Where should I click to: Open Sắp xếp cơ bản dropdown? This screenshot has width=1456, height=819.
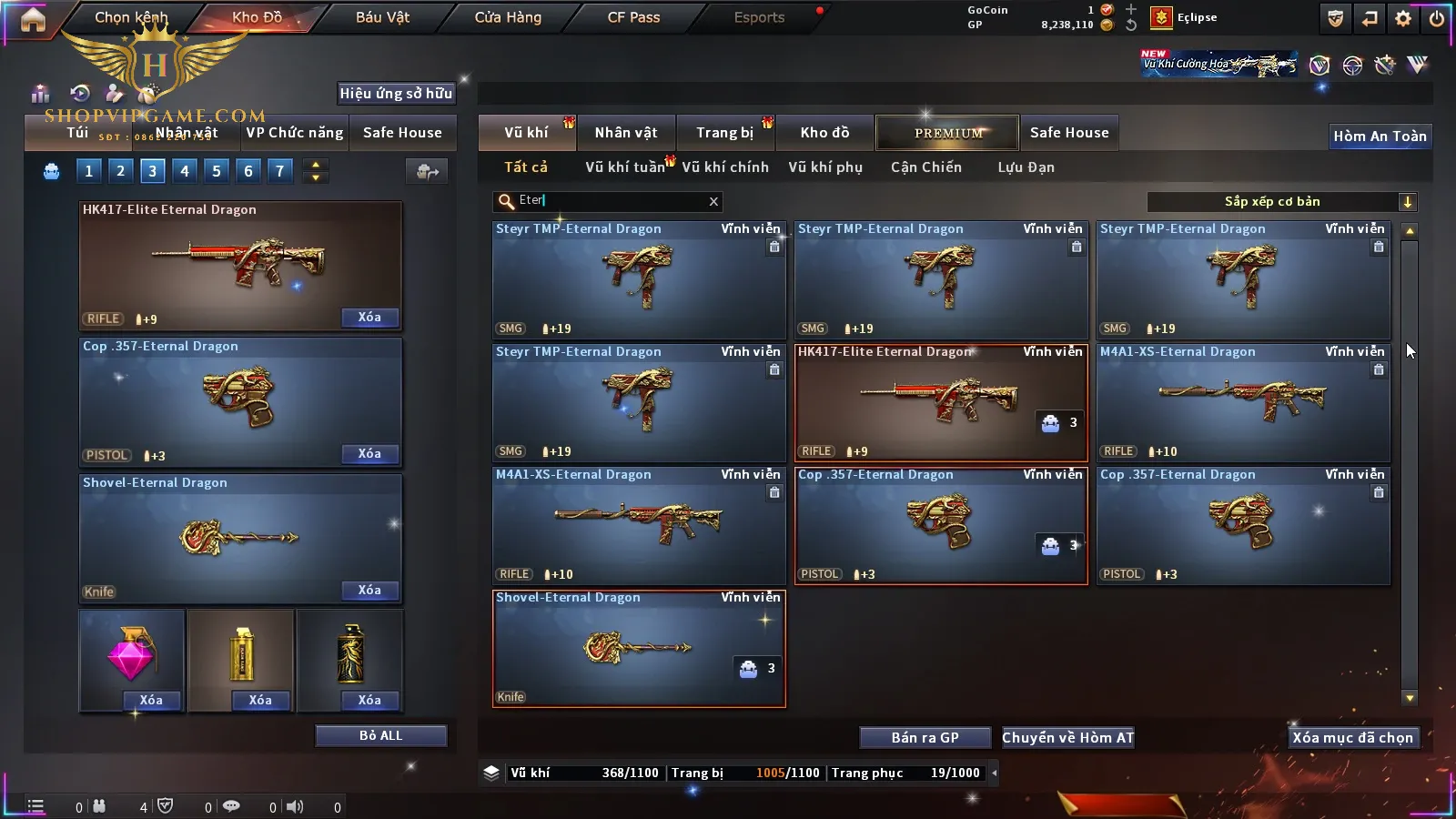1281,202
